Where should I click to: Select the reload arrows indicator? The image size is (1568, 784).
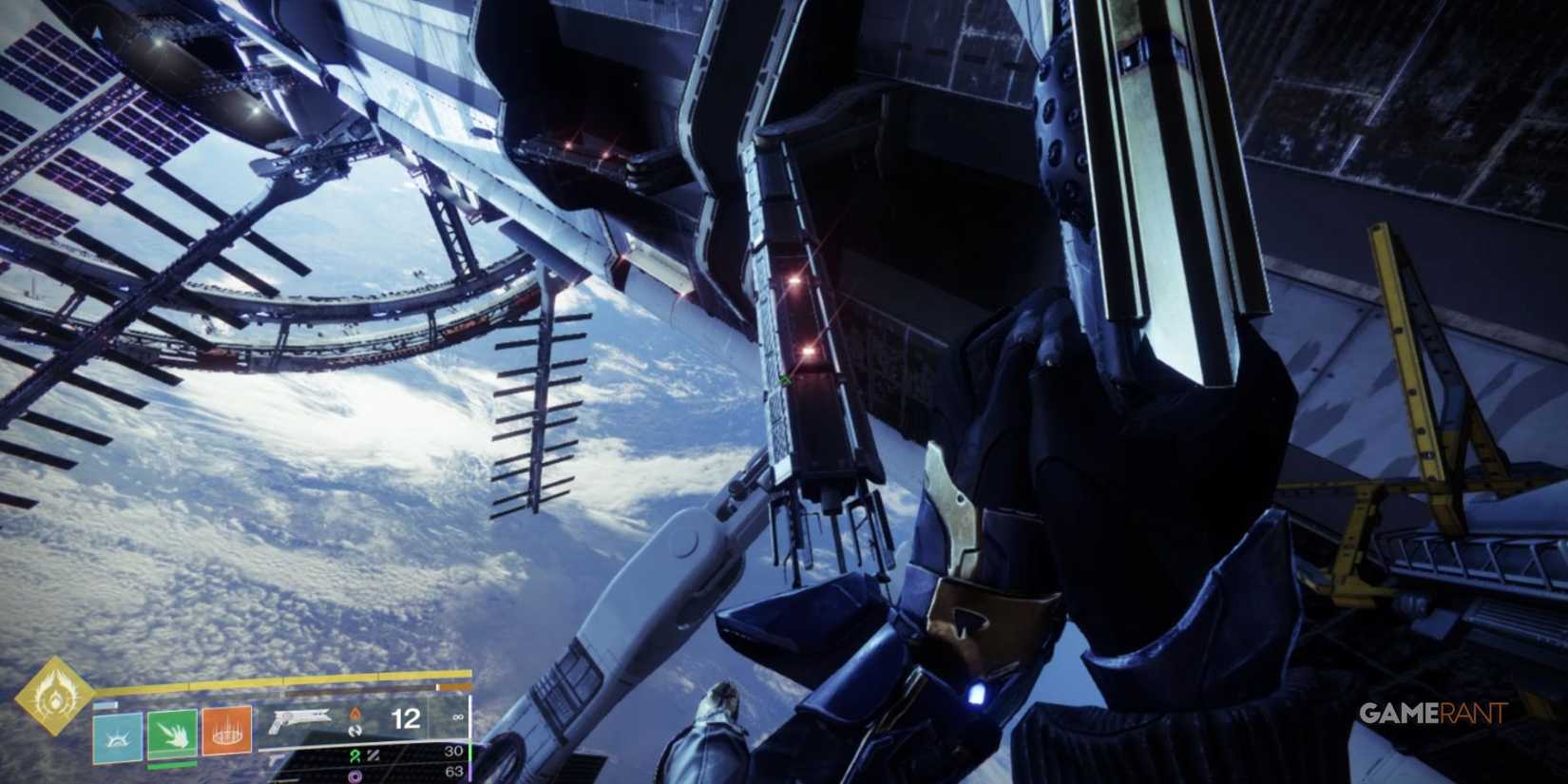tap(354, 732)
